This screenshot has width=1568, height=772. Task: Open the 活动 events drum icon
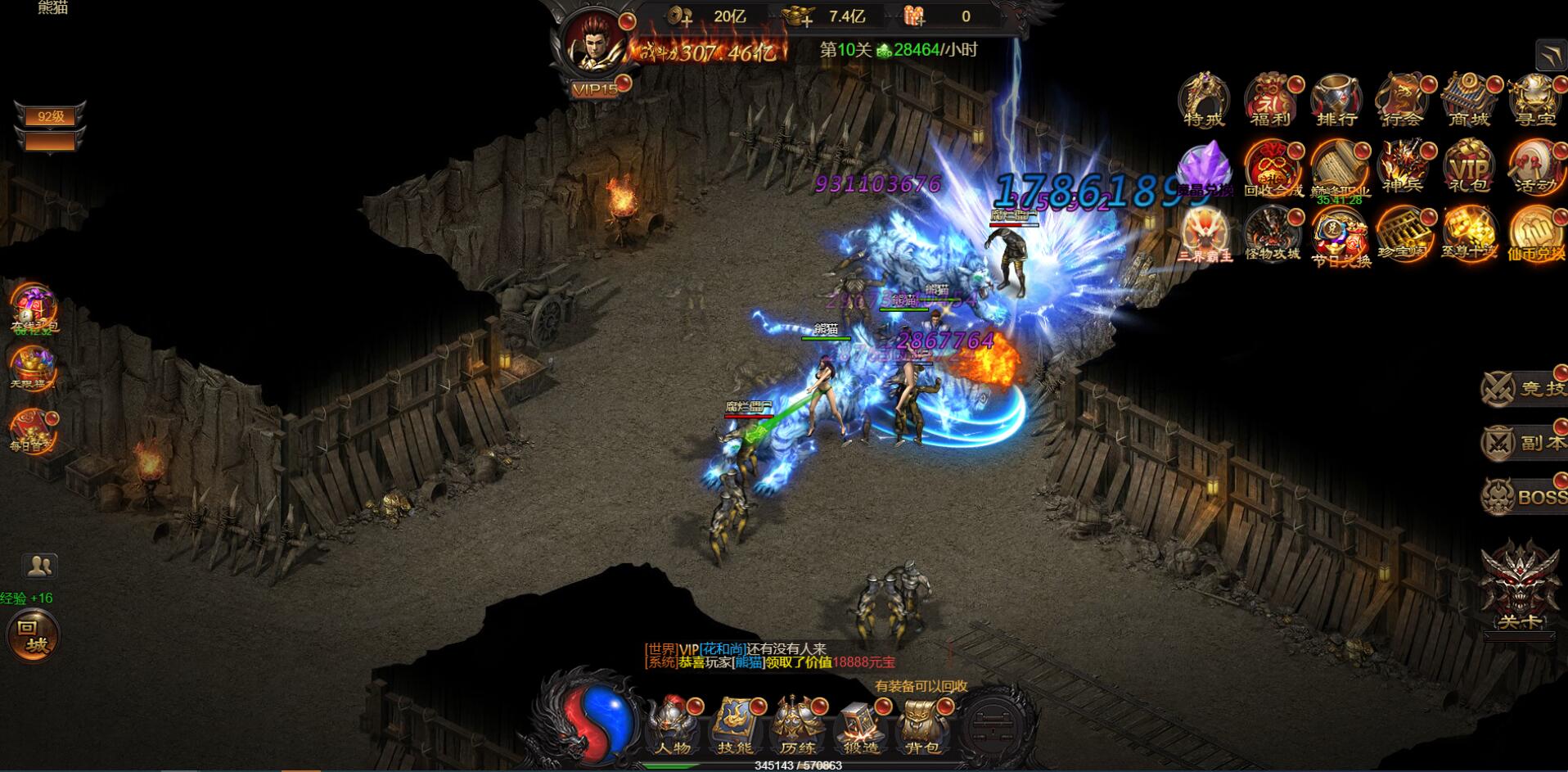[1534, 166]
